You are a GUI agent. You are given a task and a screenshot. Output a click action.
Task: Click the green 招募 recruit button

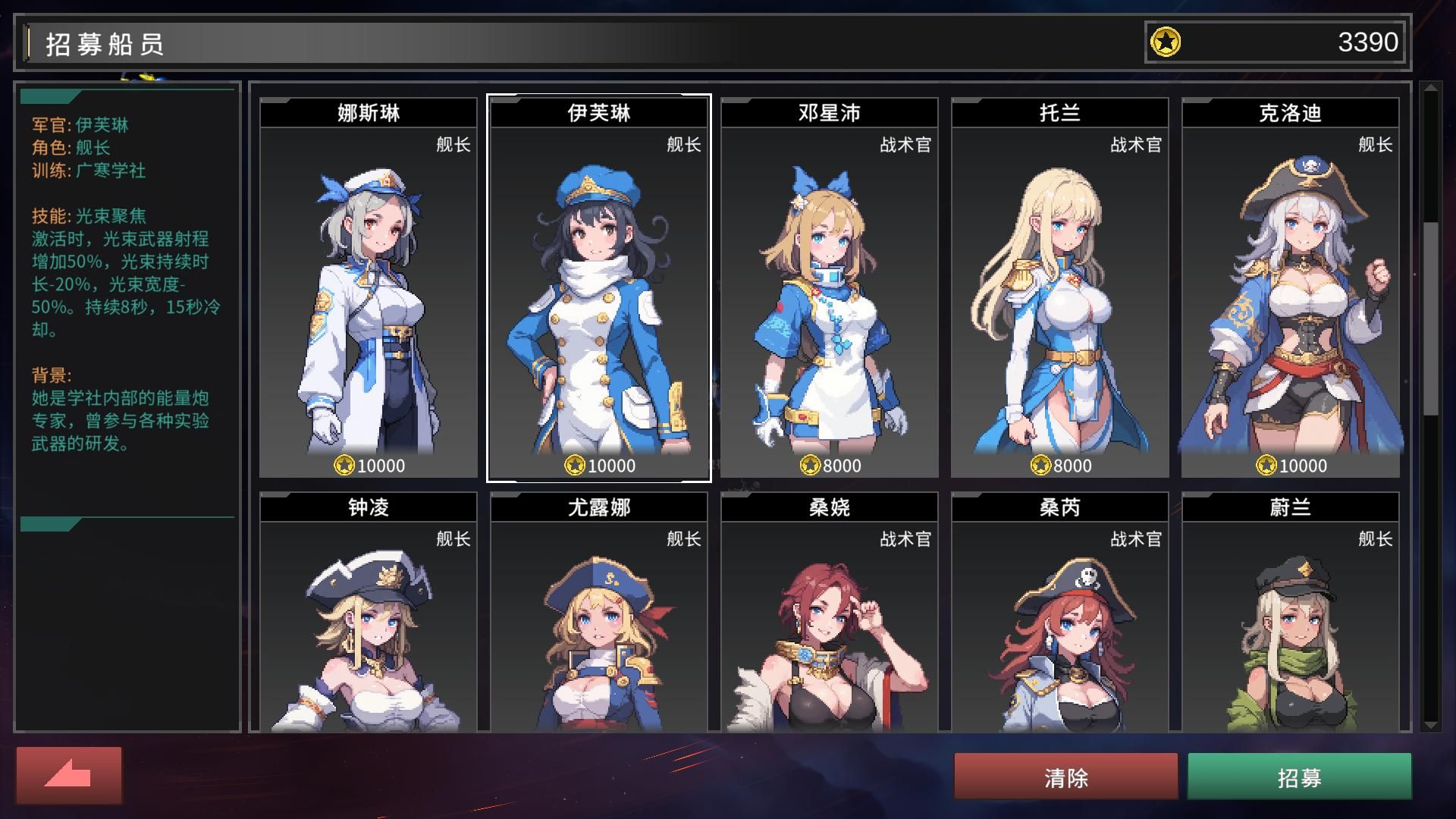click(x=1299, y=777)
